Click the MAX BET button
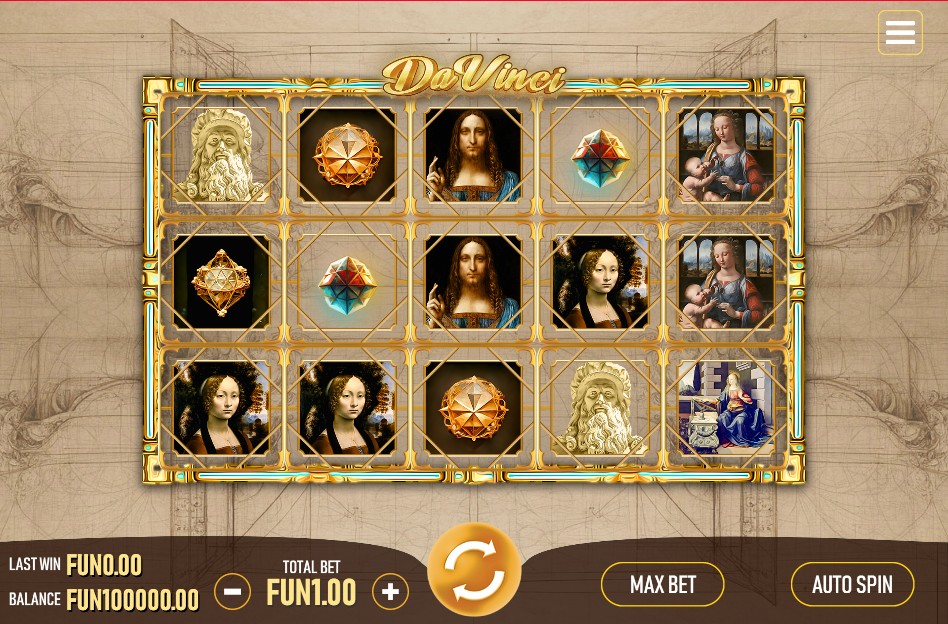 click(662, 584)
